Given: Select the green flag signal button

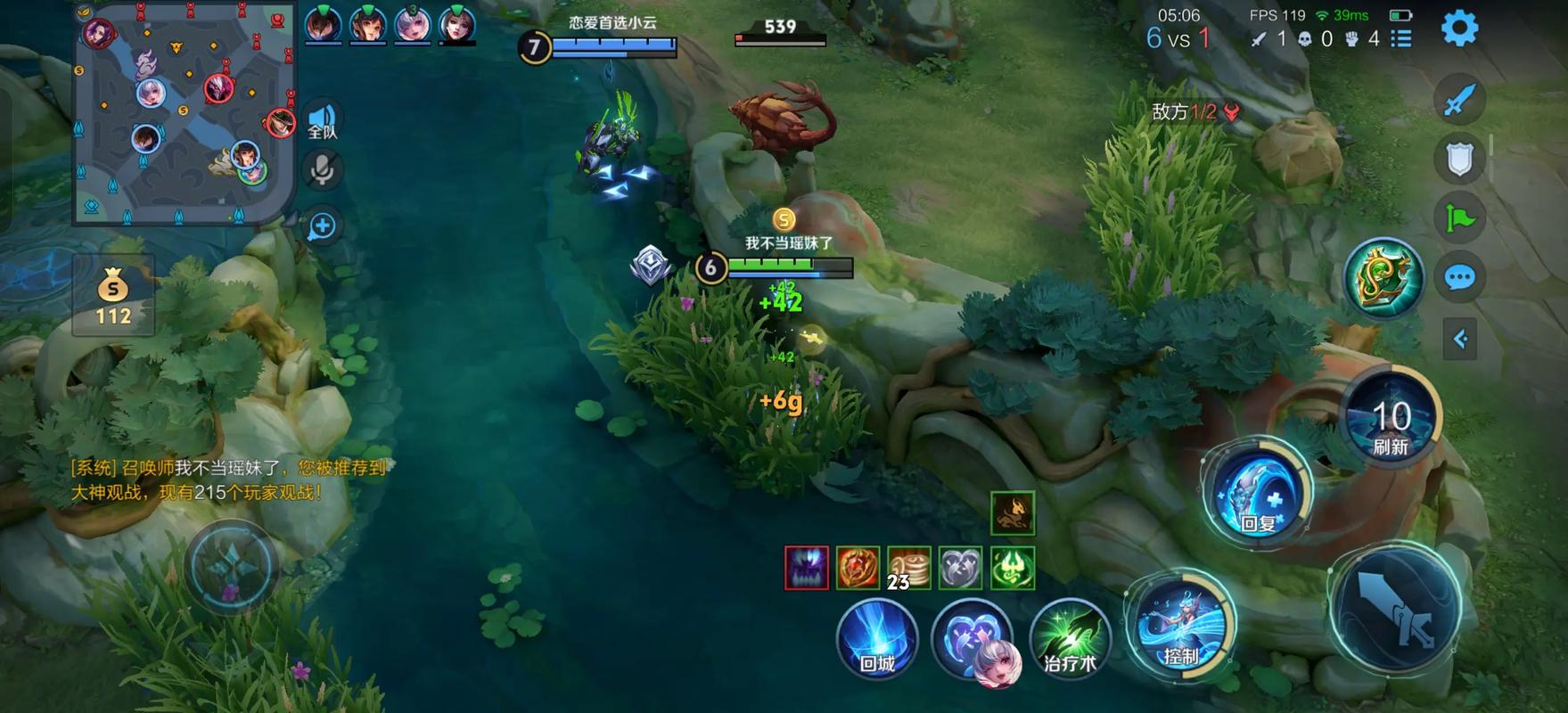Looking at the screenshot, I should 1459,218.
